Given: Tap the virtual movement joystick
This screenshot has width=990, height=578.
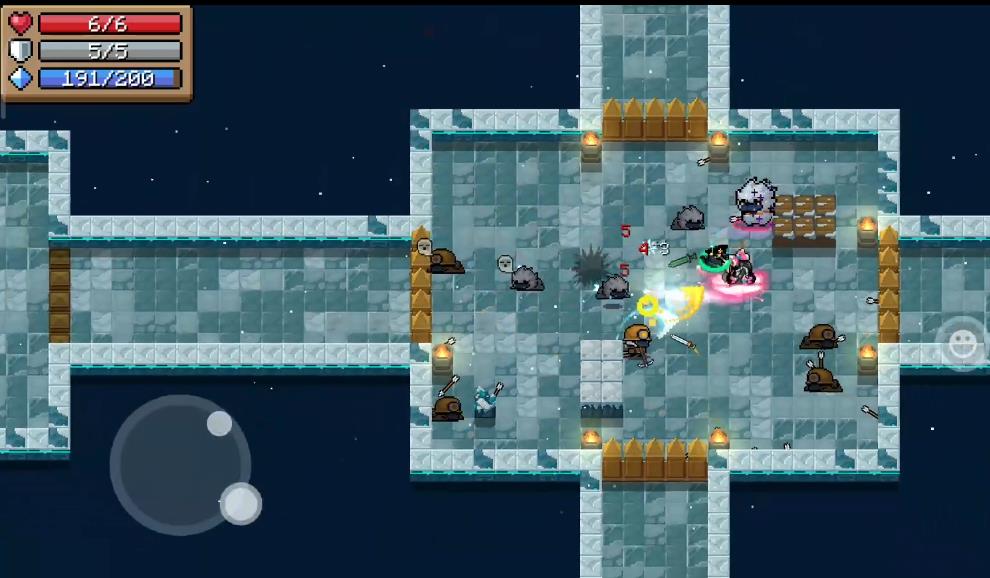Looking at the screenshot, I should pyautogui.click(x=181, y=464).
